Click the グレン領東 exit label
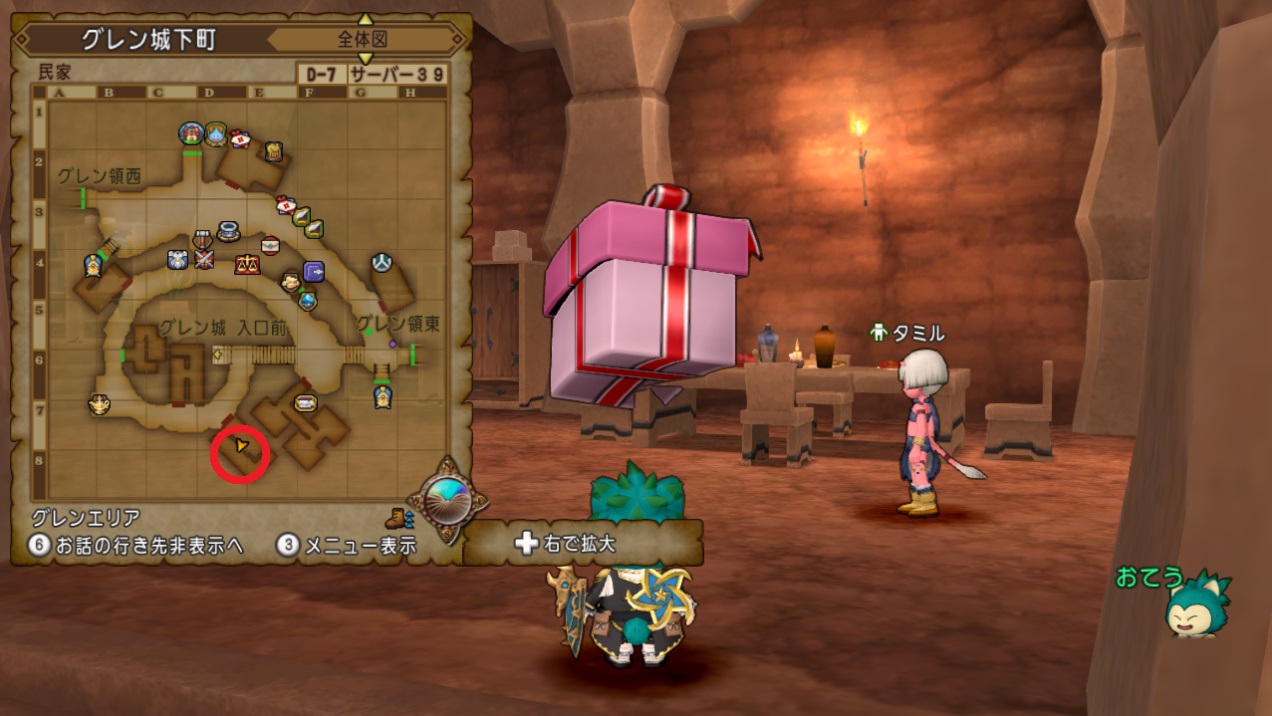1272x716 pixels. [399, 325]
